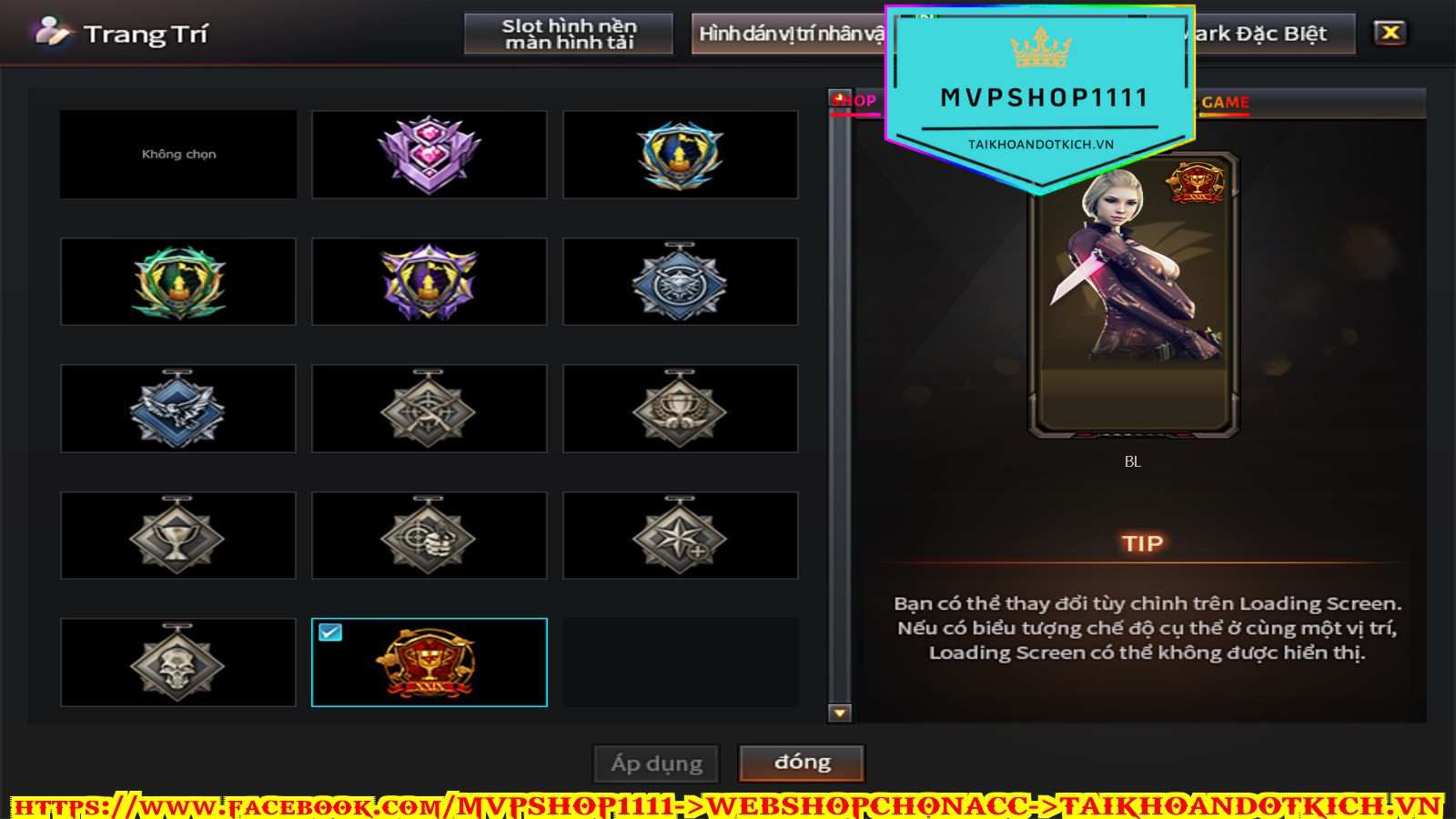
Task: Choose the green laurel candle badge
Action: coord(178,282)
